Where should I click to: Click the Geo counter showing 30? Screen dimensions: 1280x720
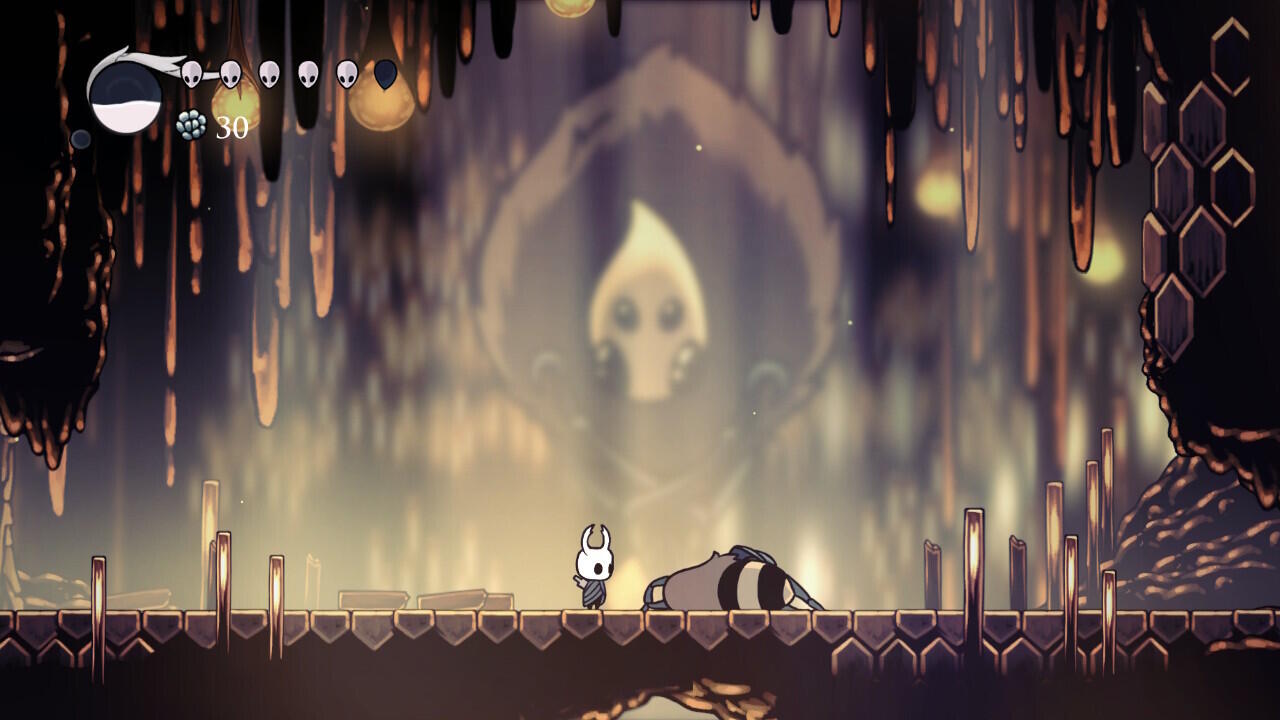pos(231,126)
